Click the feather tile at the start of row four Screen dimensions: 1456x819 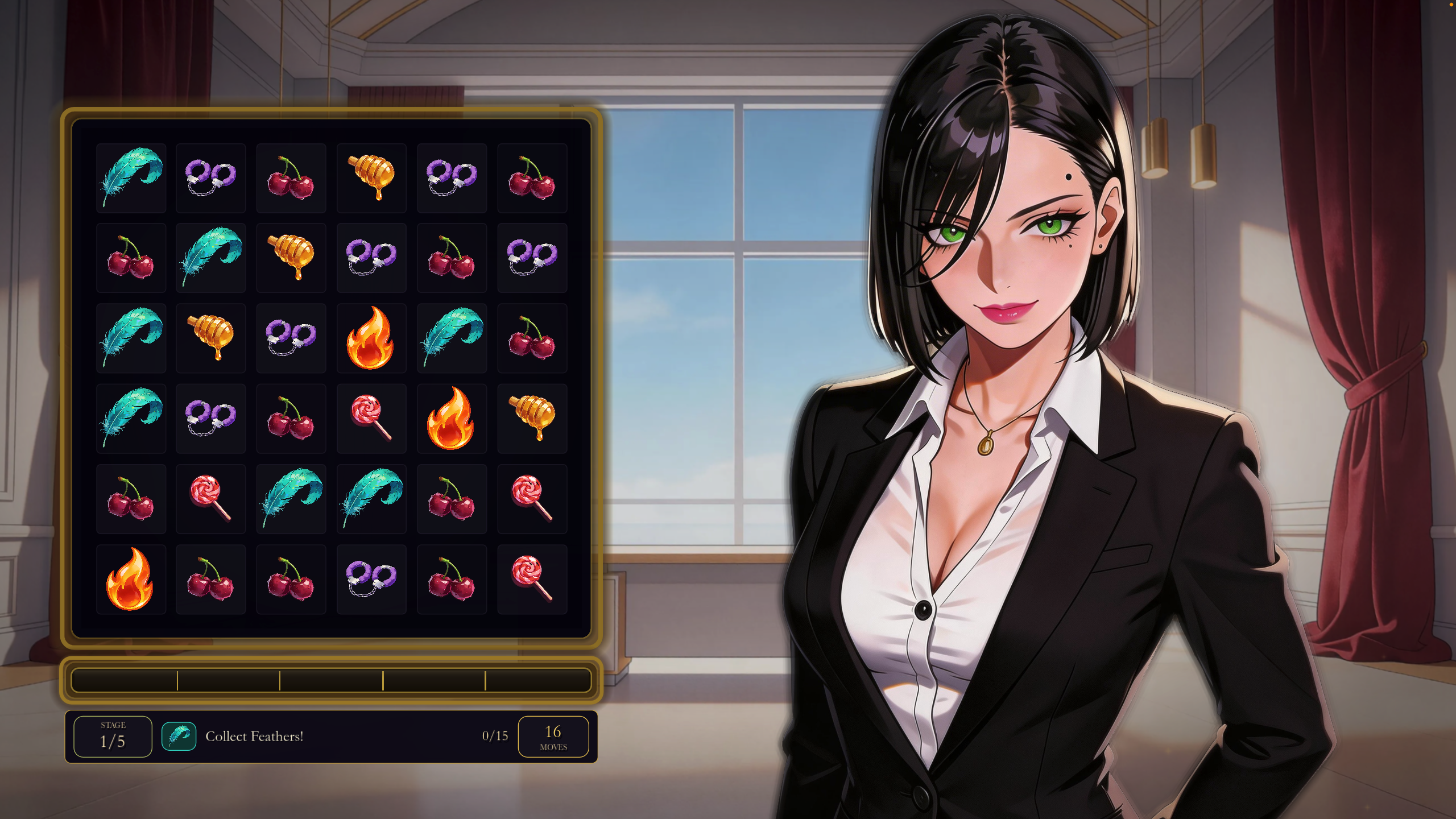coord(131,418)
